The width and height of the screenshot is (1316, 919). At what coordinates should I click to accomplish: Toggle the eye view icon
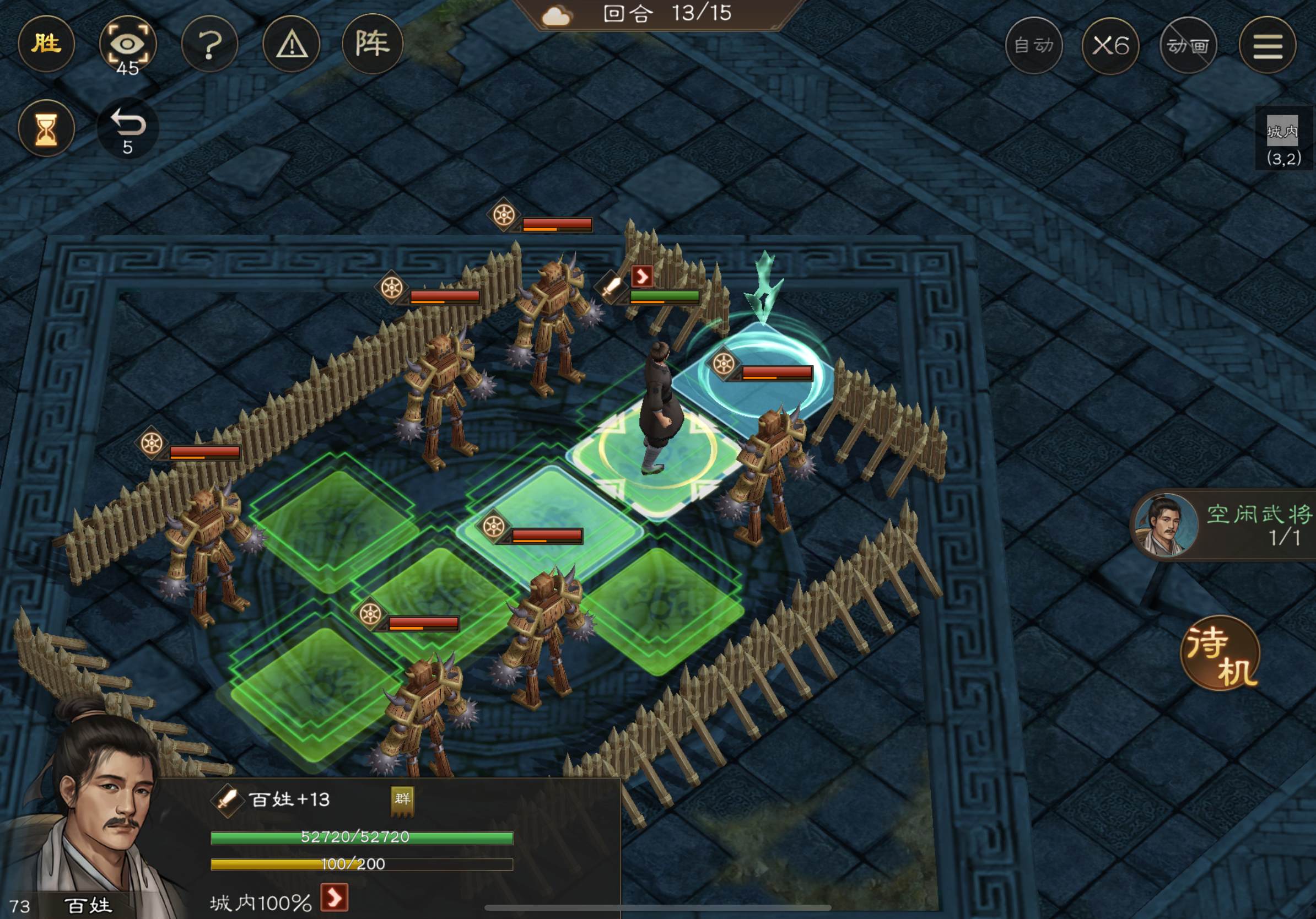pyautogui.click(x=127, y=44)
